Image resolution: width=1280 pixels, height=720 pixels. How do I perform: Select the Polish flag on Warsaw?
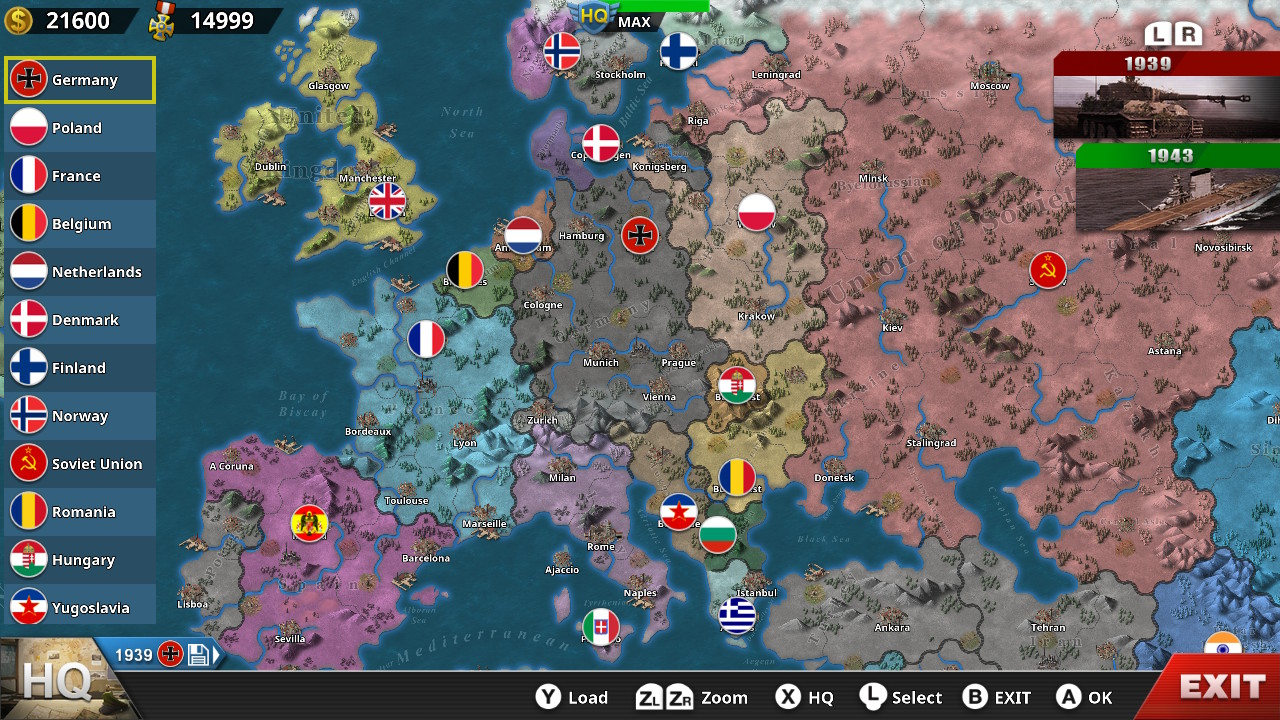click(757, 213)
